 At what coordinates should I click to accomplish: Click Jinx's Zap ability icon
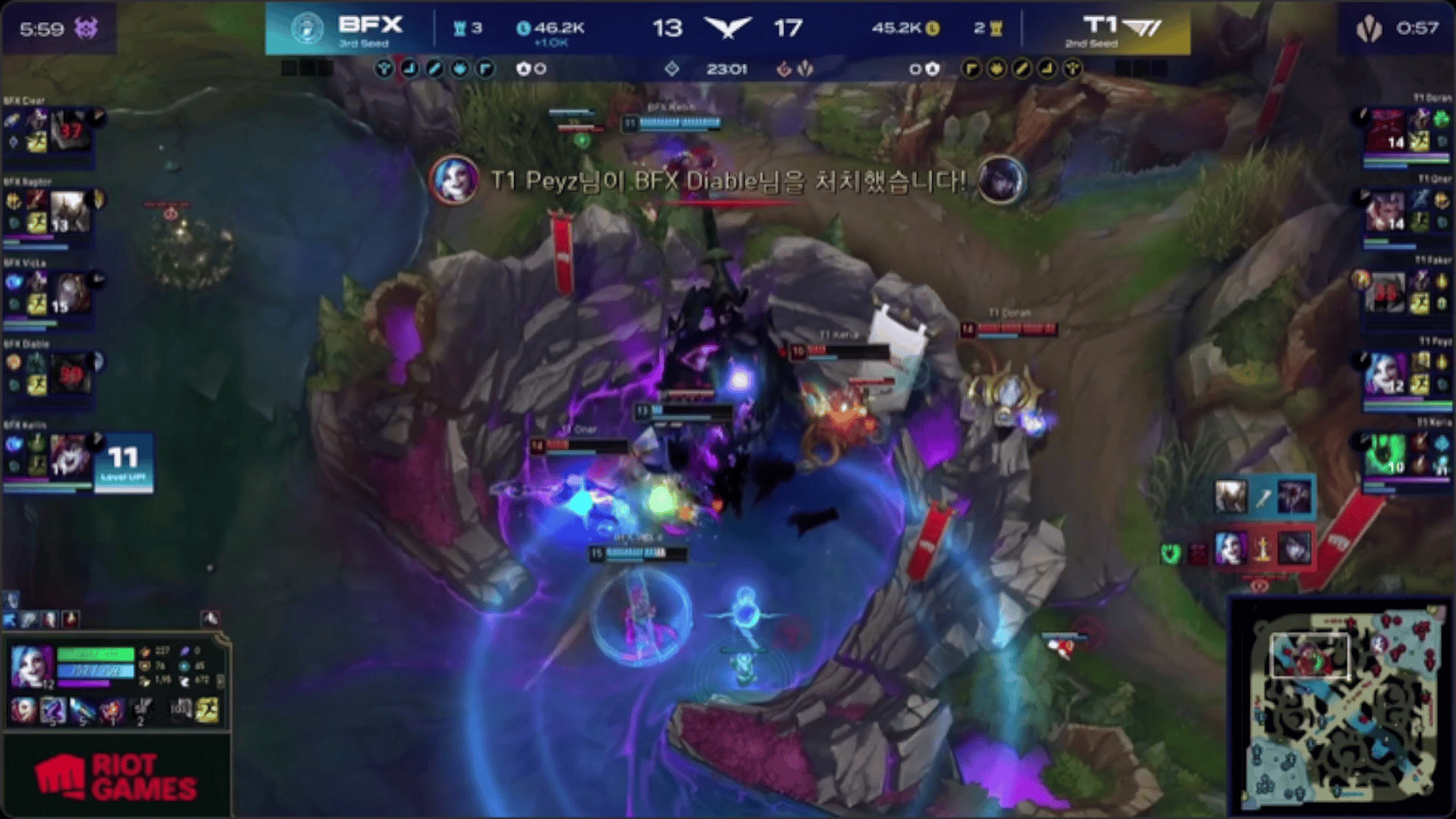(82, 711)
